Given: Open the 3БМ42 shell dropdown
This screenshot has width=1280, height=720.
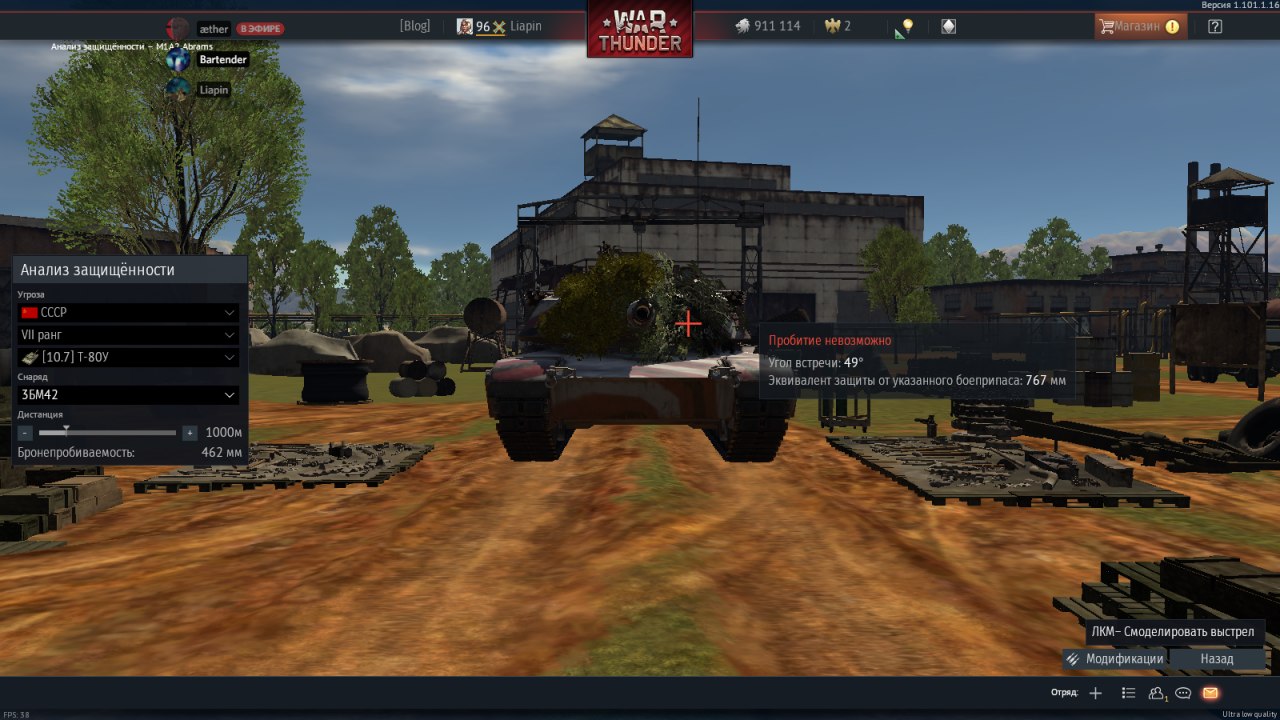Looking at the screenshot, I should click(x=129, y=395).
